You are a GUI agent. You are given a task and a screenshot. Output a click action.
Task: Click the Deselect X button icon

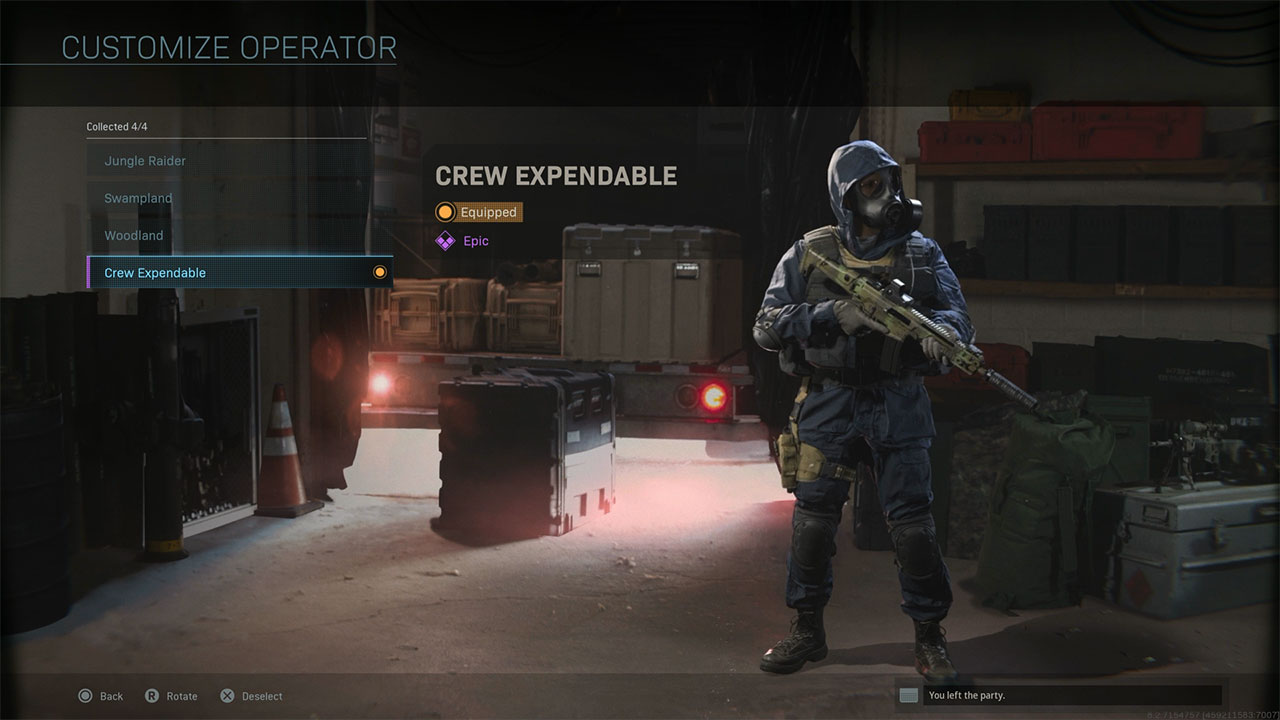pos(227,695)
